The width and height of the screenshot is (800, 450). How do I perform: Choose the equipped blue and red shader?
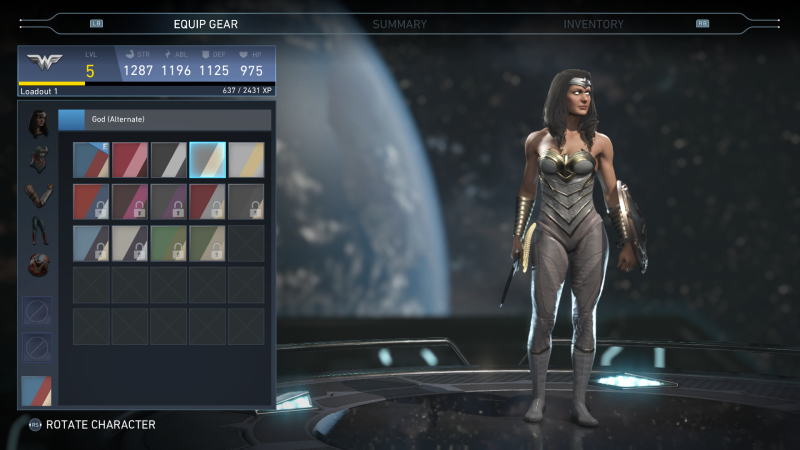coord(91,160)
